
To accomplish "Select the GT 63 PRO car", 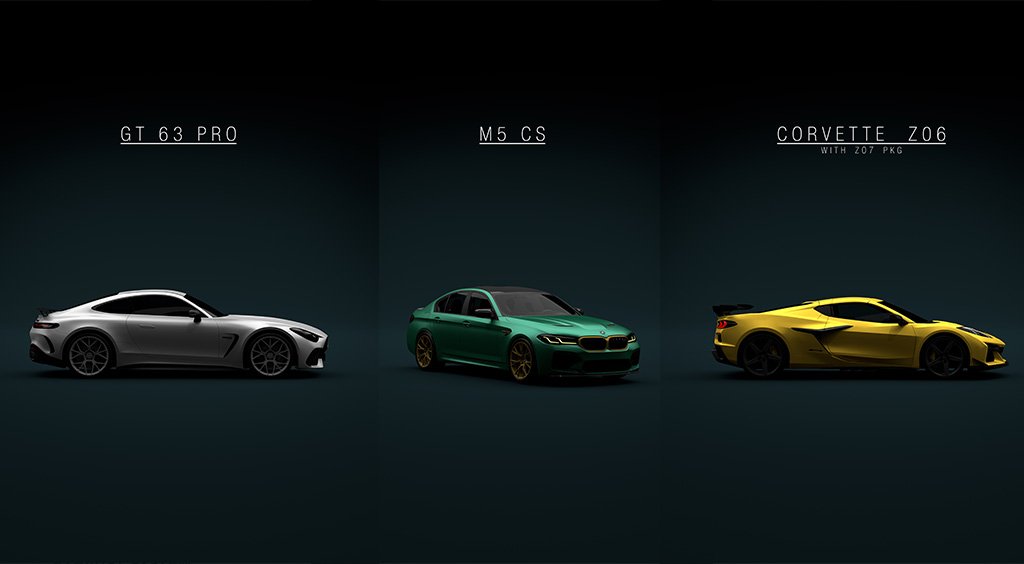I will (x=178, y=333).
